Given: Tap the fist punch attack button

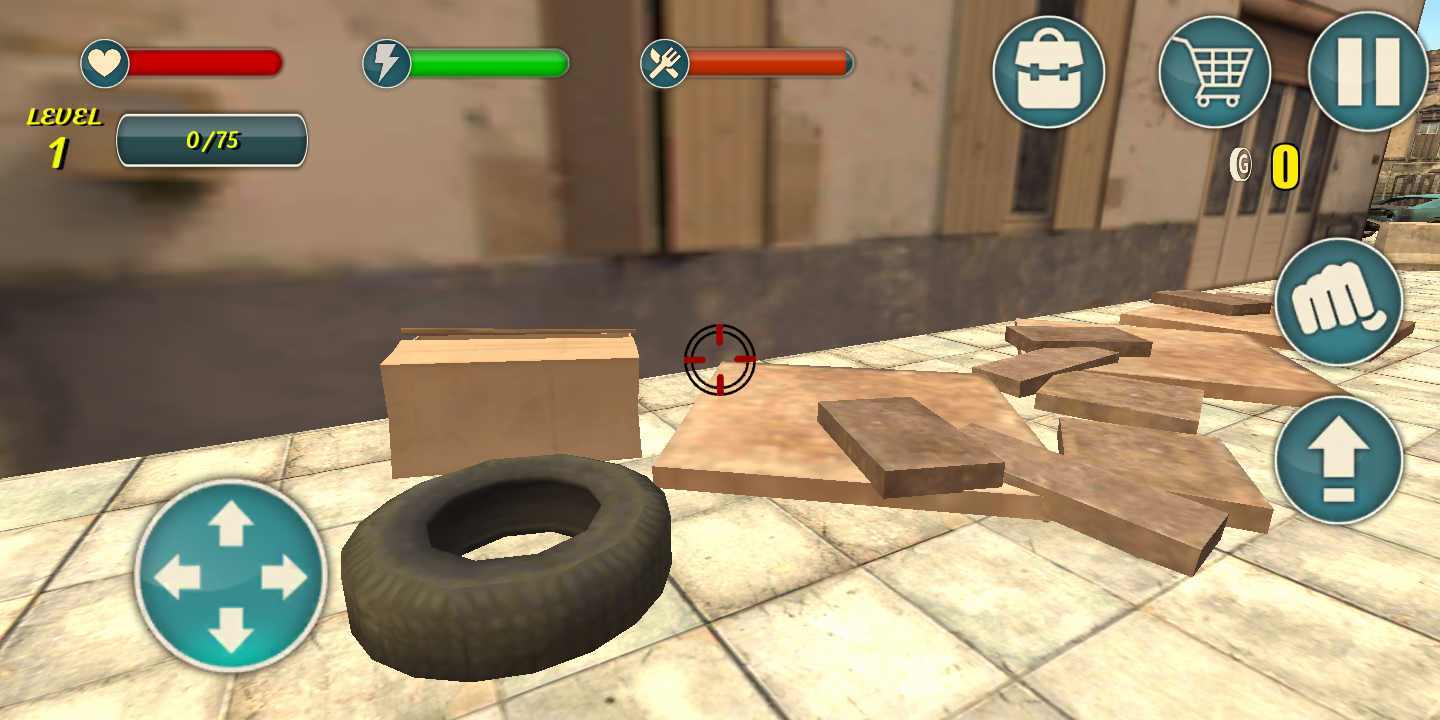Looking at the screenshot, I should [1339, 302].
